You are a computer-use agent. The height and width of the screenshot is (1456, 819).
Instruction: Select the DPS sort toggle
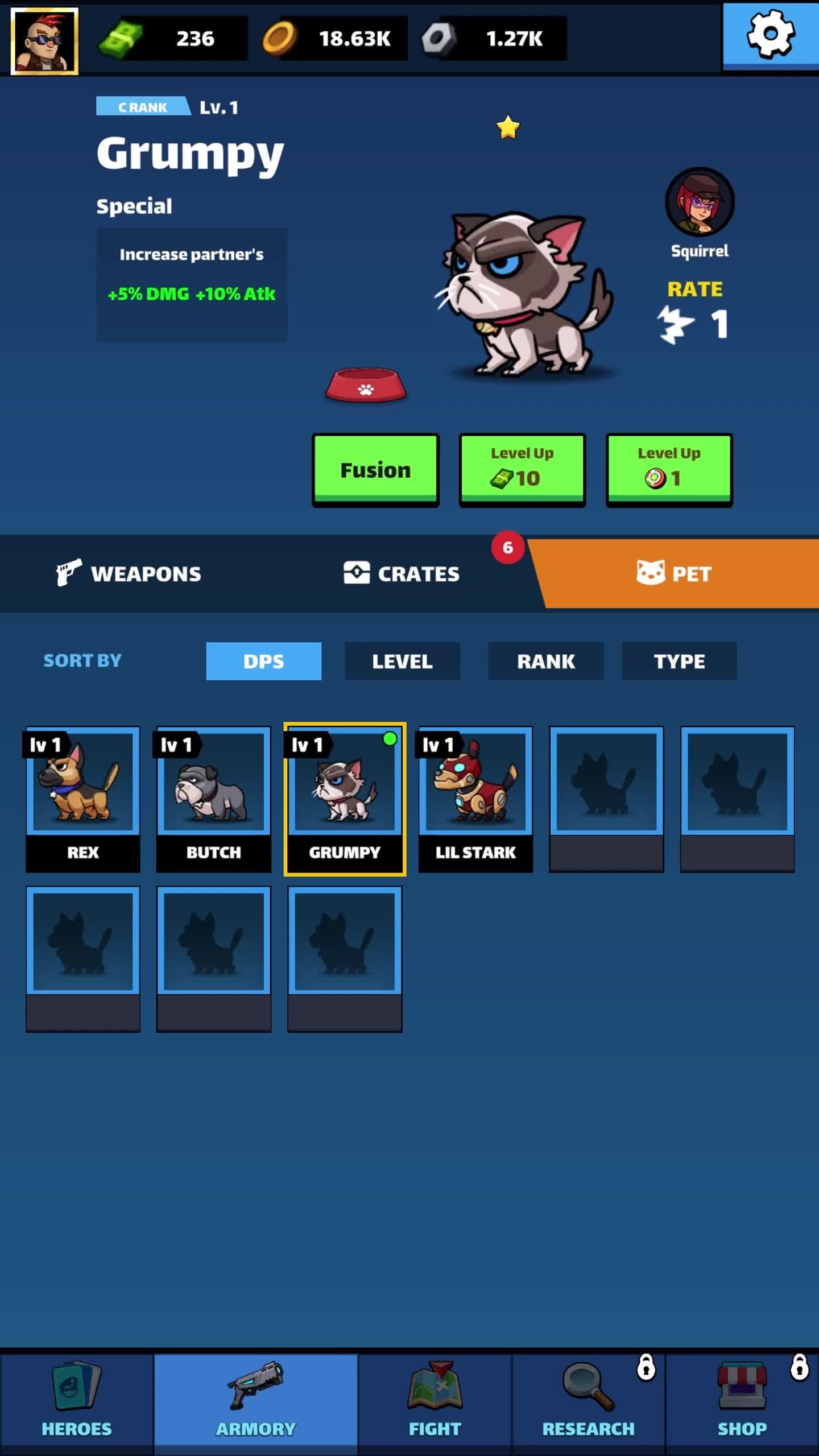click(x=263, y=661)
